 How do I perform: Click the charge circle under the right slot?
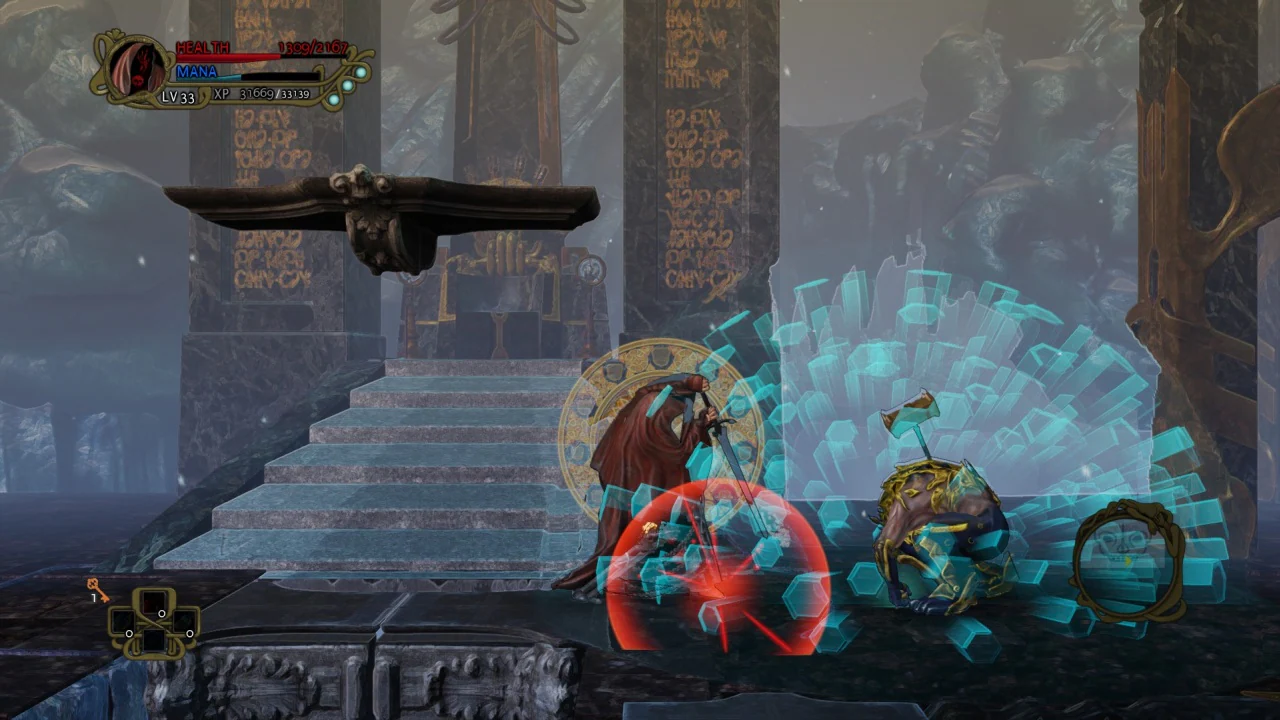click(190, 634)
